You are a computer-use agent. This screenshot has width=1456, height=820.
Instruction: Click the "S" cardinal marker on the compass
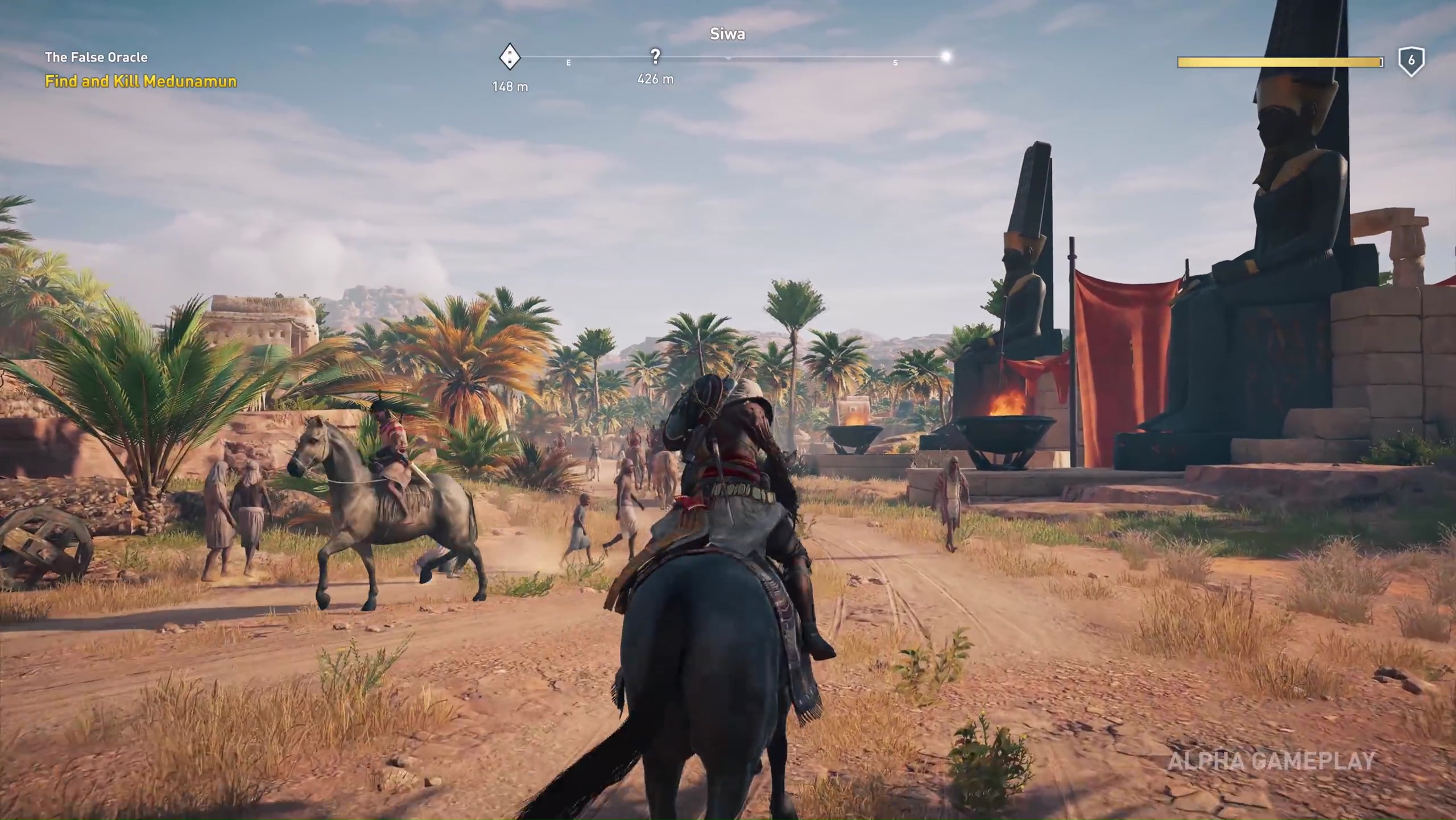coord(895,64)
